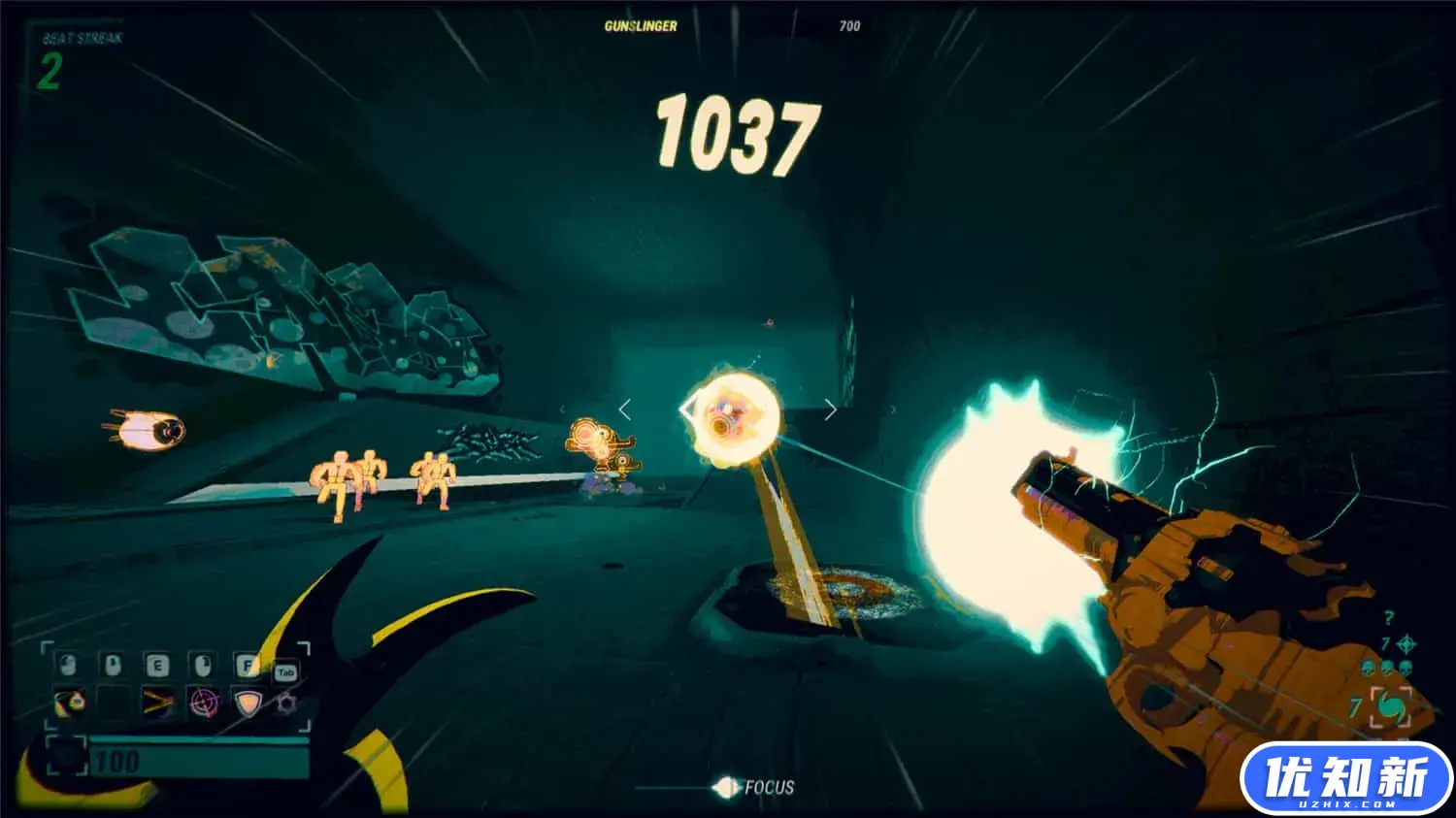Viewport: 1456px width, 818px height.
Task: Click the teal swirl icon in brackets
Action: pos(1392,707)
